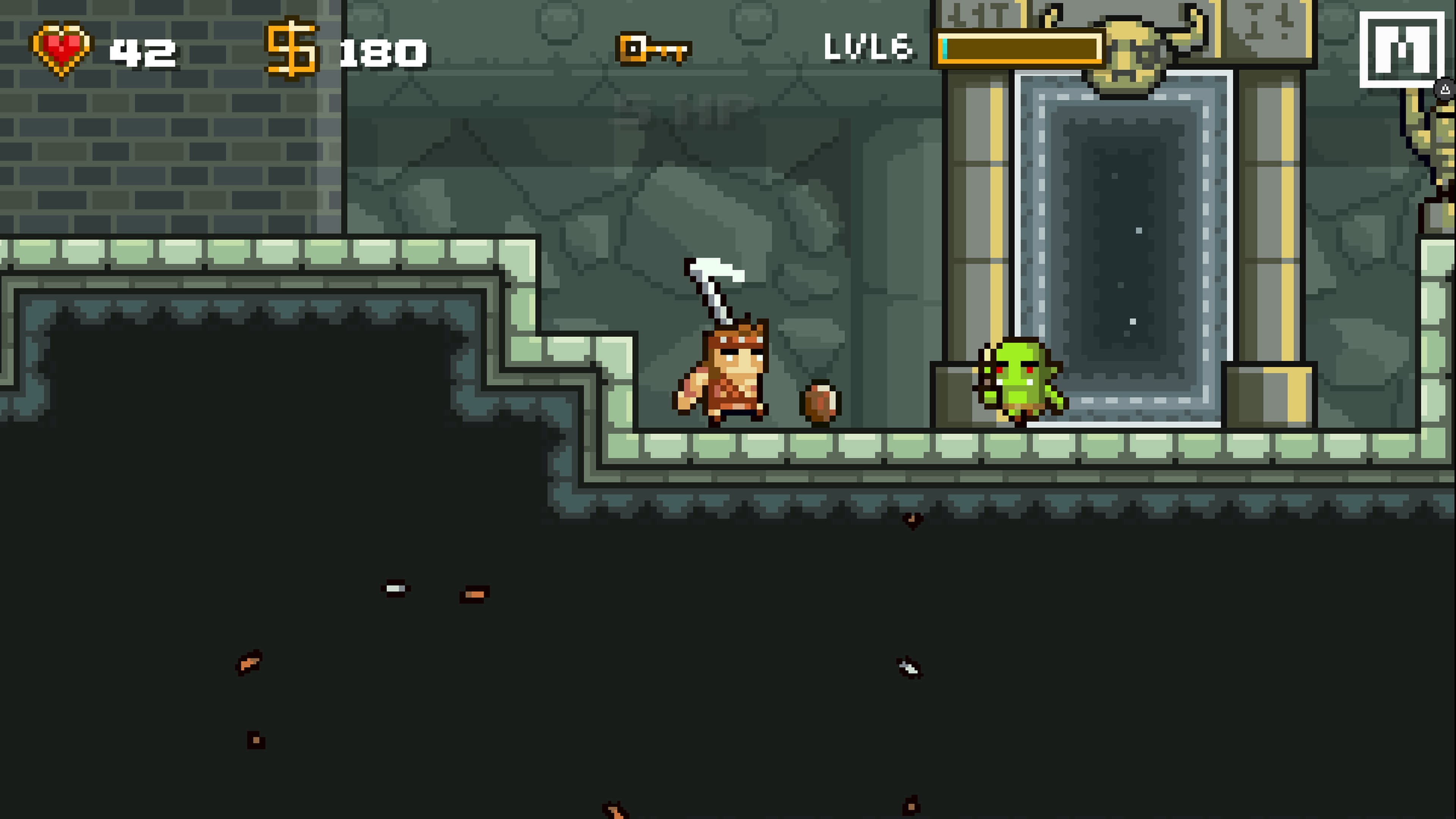Open the menu with the M button
The image size is (1456, 819).
pyautogui.click(x=1402, y=50)
